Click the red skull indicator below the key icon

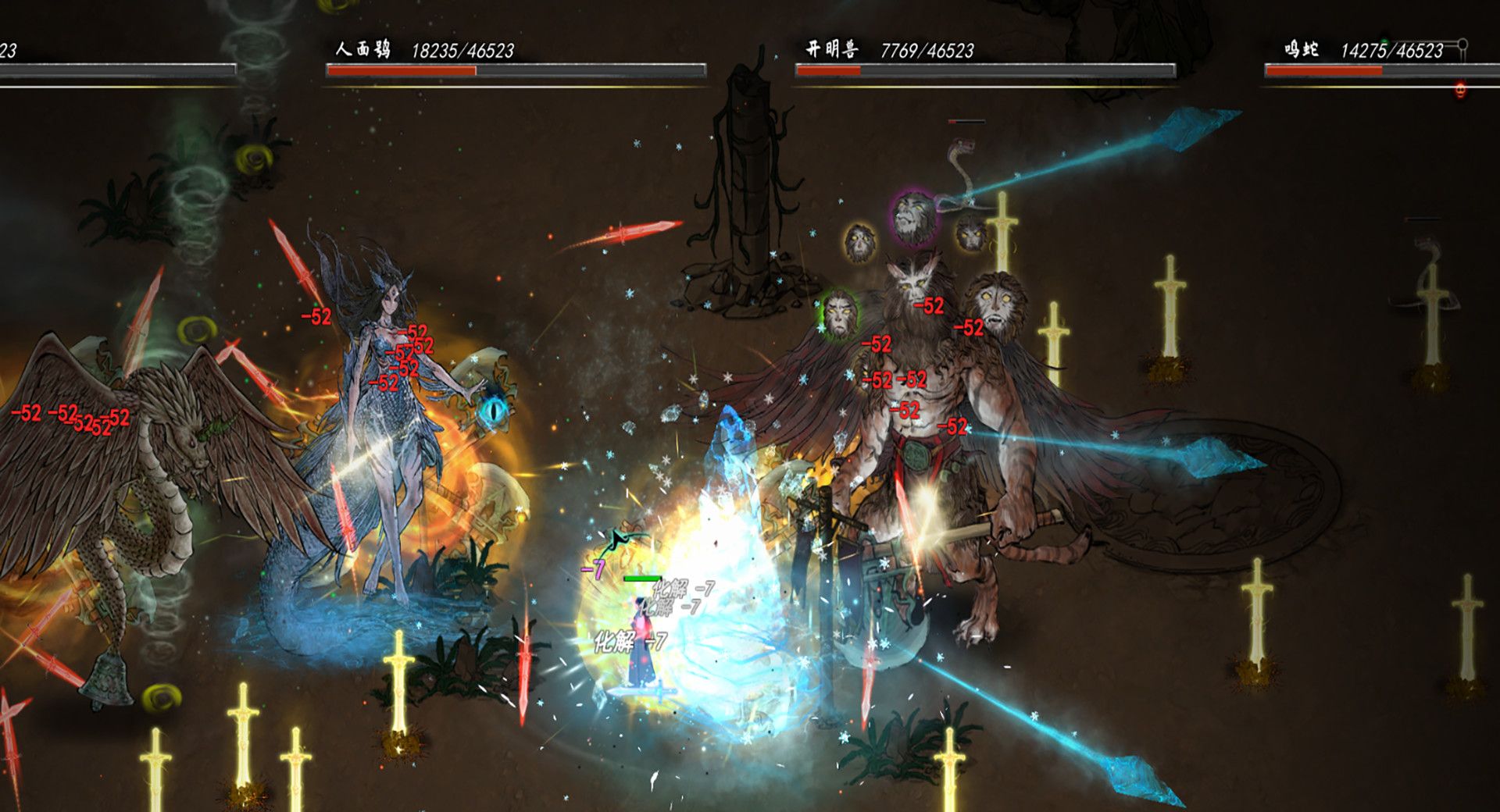(1460, 91)
